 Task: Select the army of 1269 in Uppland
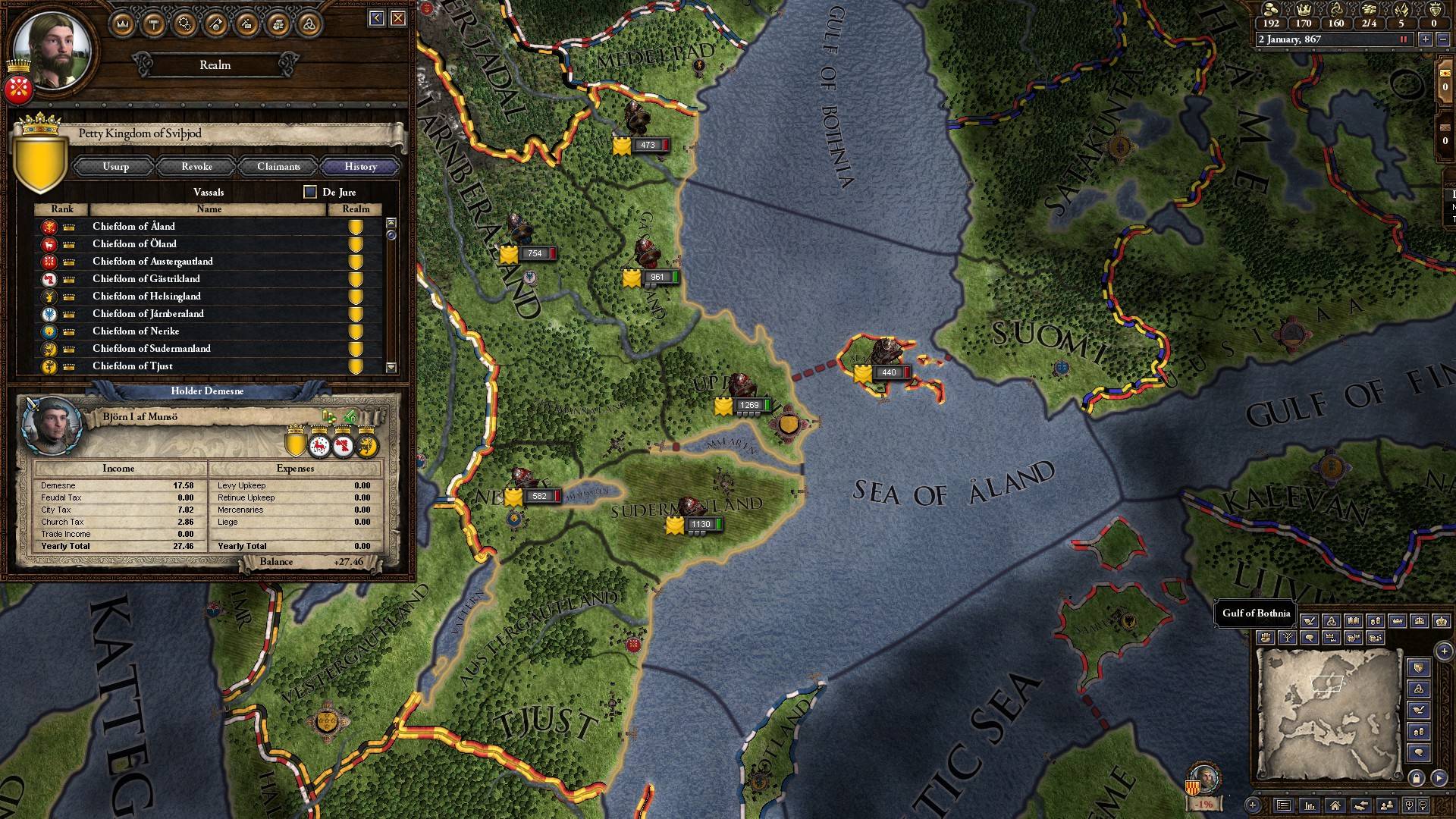click(747, 406)
